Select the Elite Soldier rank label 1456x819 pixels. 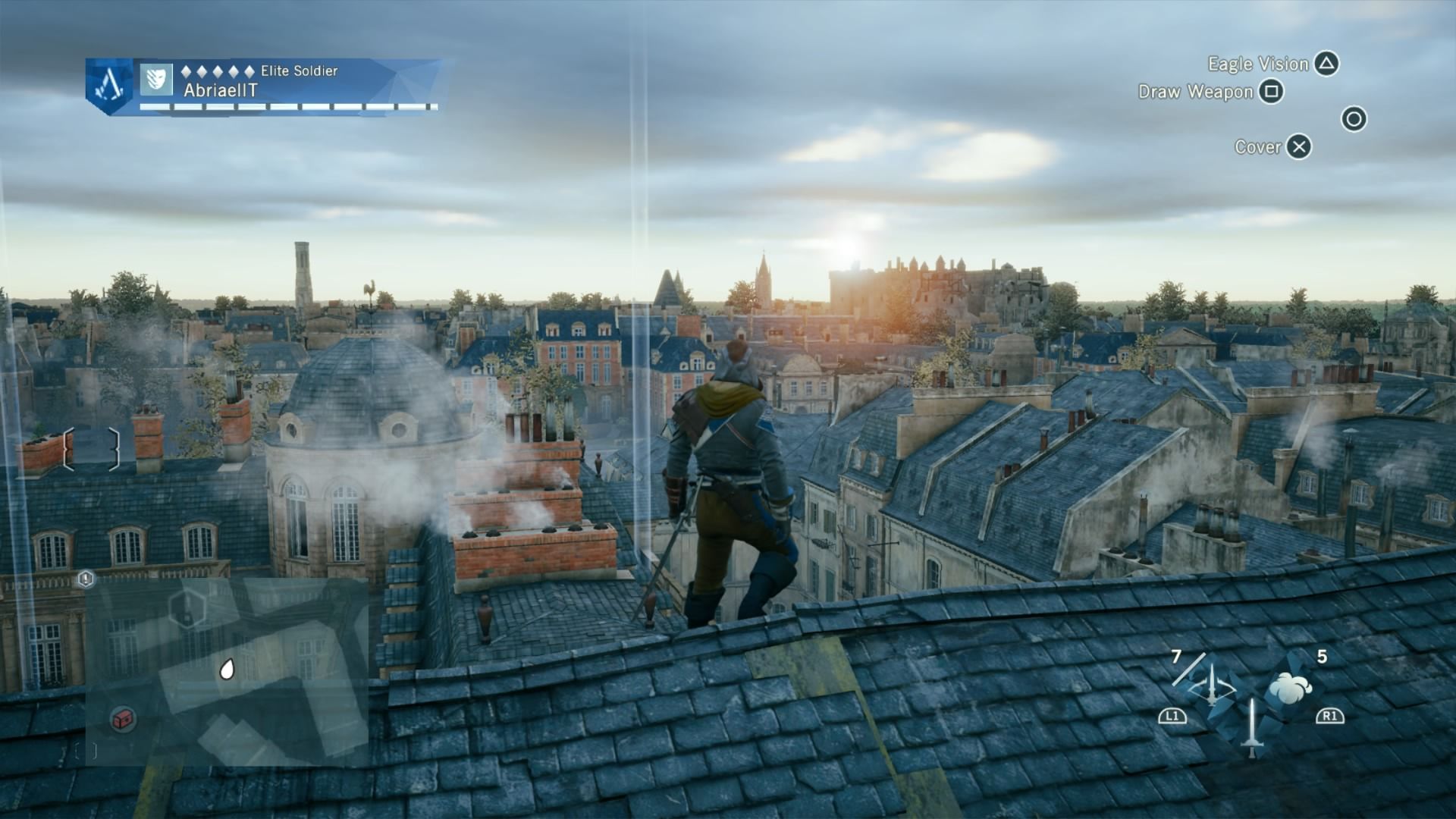pos(298,72)
